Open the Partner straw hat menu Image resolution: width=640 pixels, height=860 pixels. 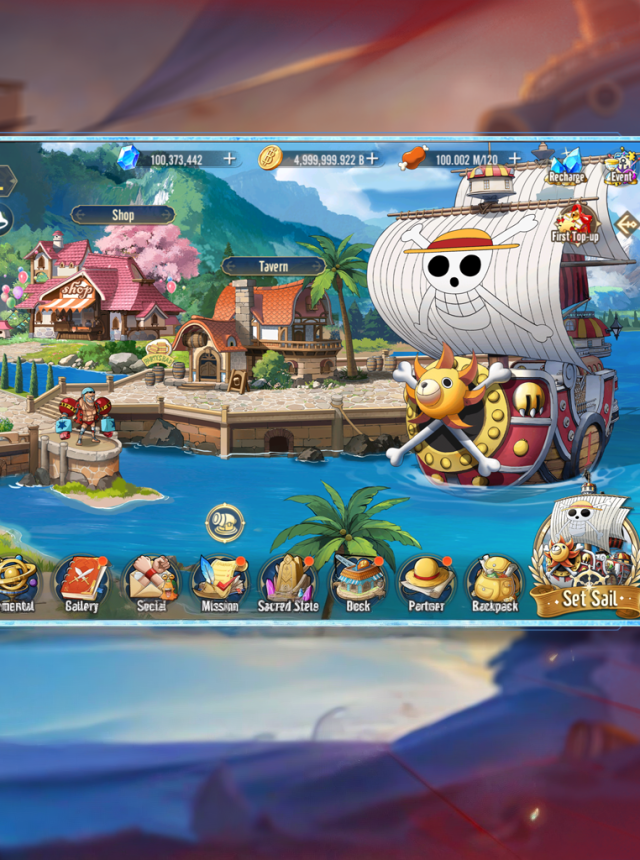426,583
